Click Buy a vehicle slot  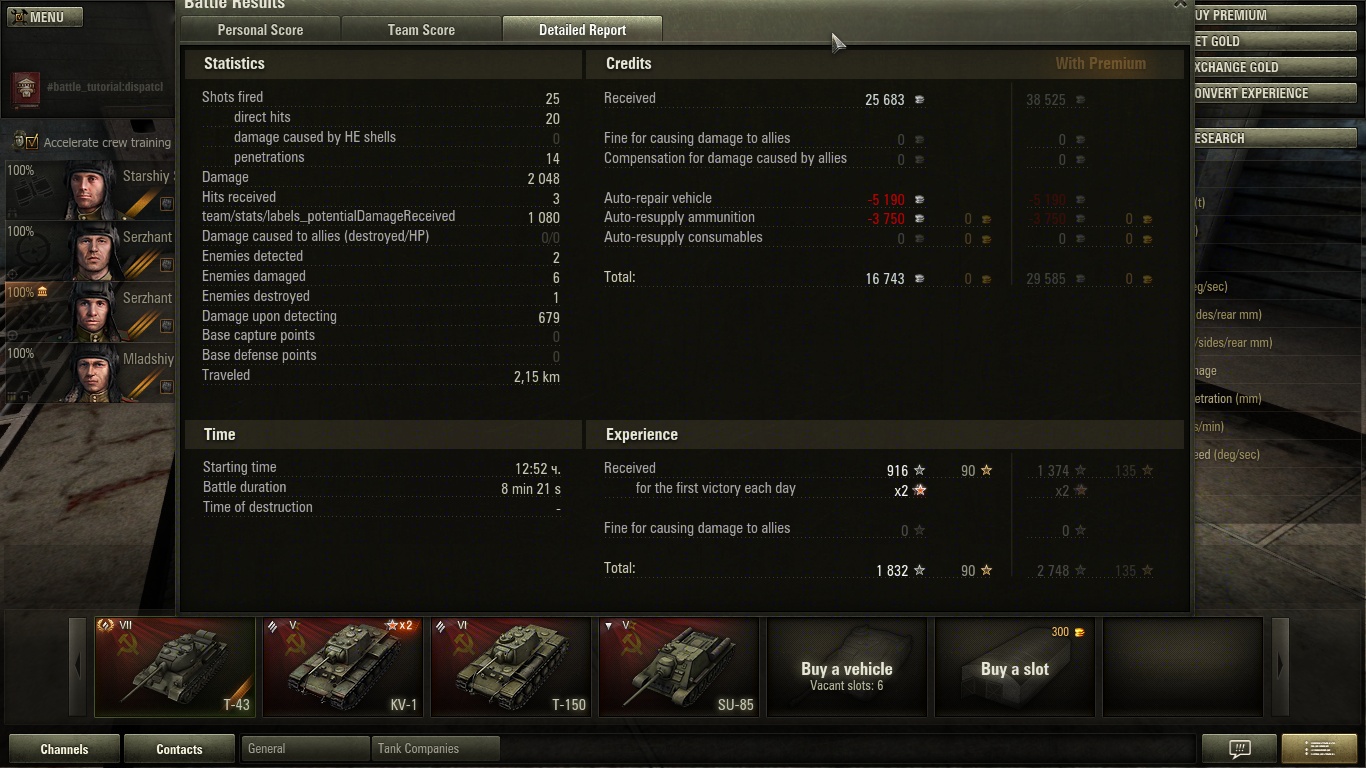[x=846, y=667]
